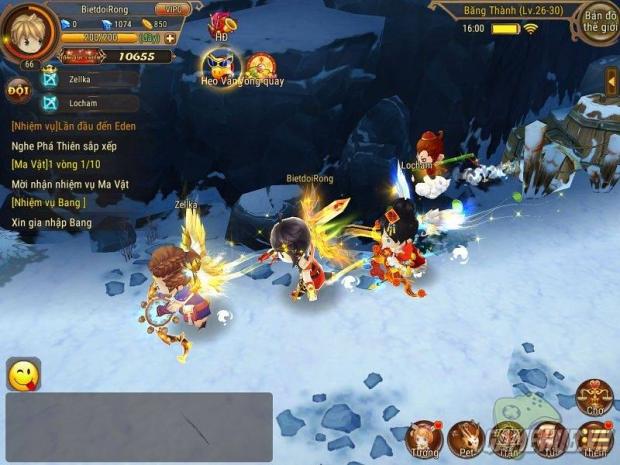Open the chat box panel

coord(139,427)
